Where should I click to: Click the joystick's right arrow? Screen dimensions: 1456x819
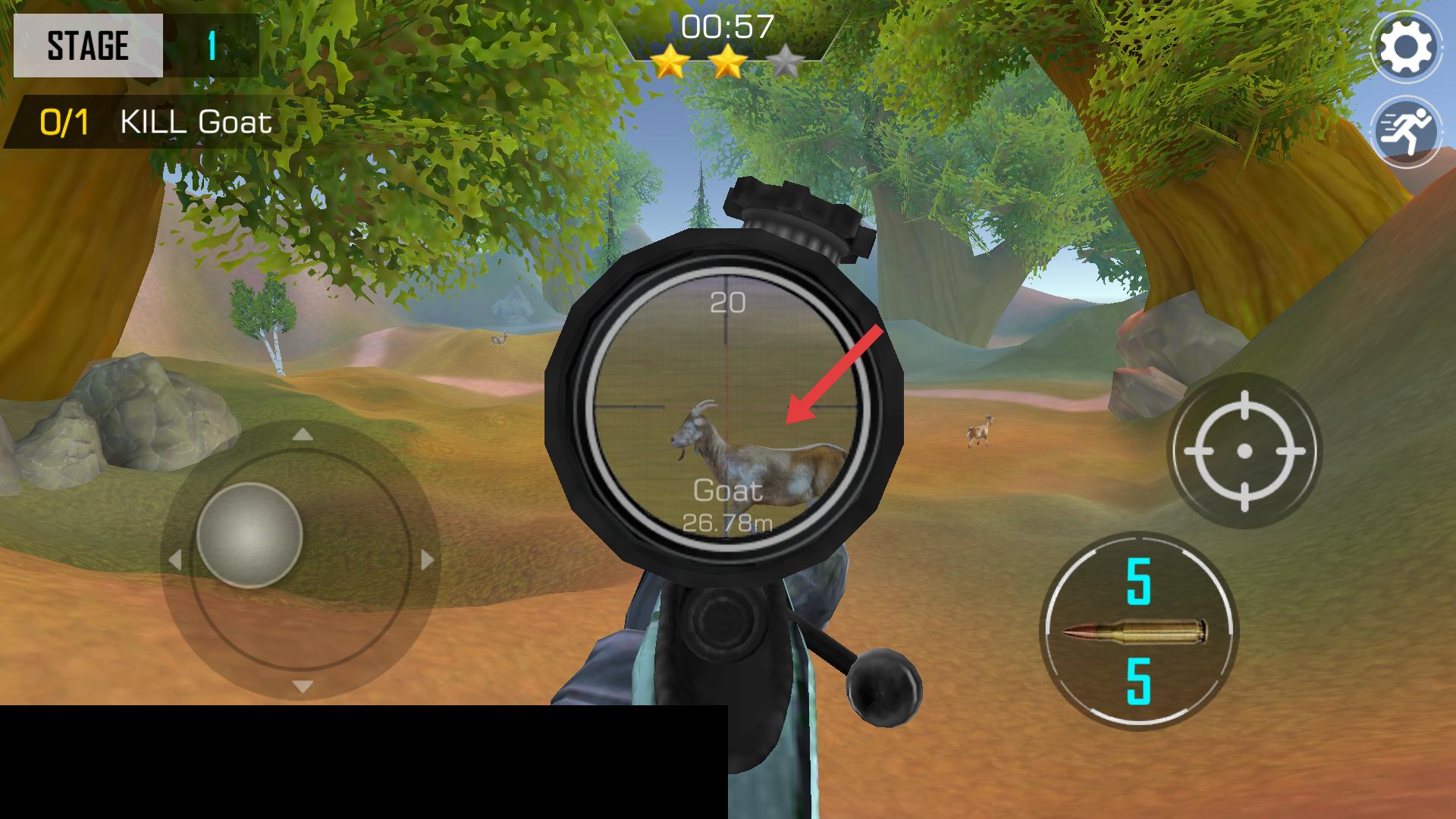pyautogui.click(x=427, y=560)
